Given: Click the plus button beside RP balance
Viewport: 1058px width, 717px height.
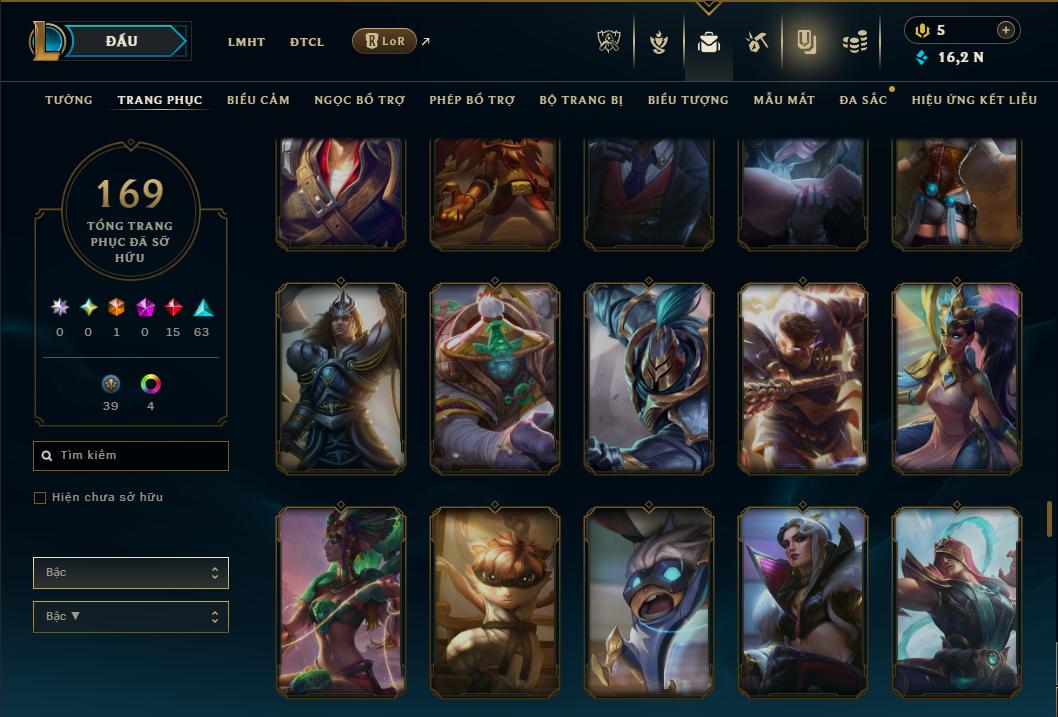Looking at the screenshot, I should point(1006,30).
